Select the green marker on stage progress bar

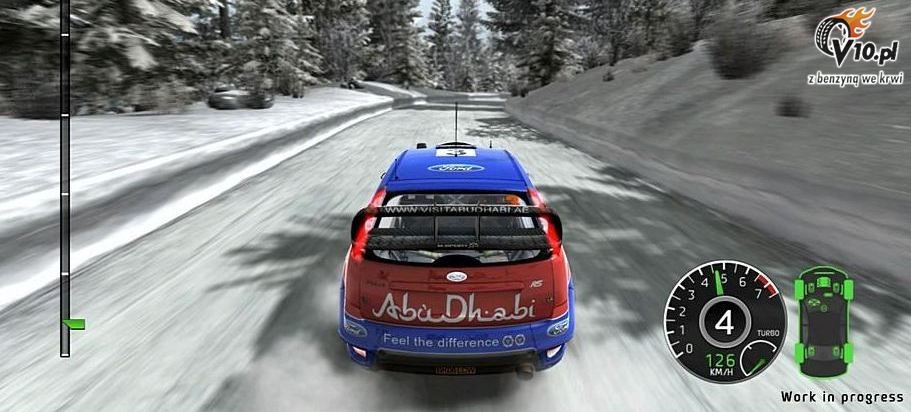73,324
